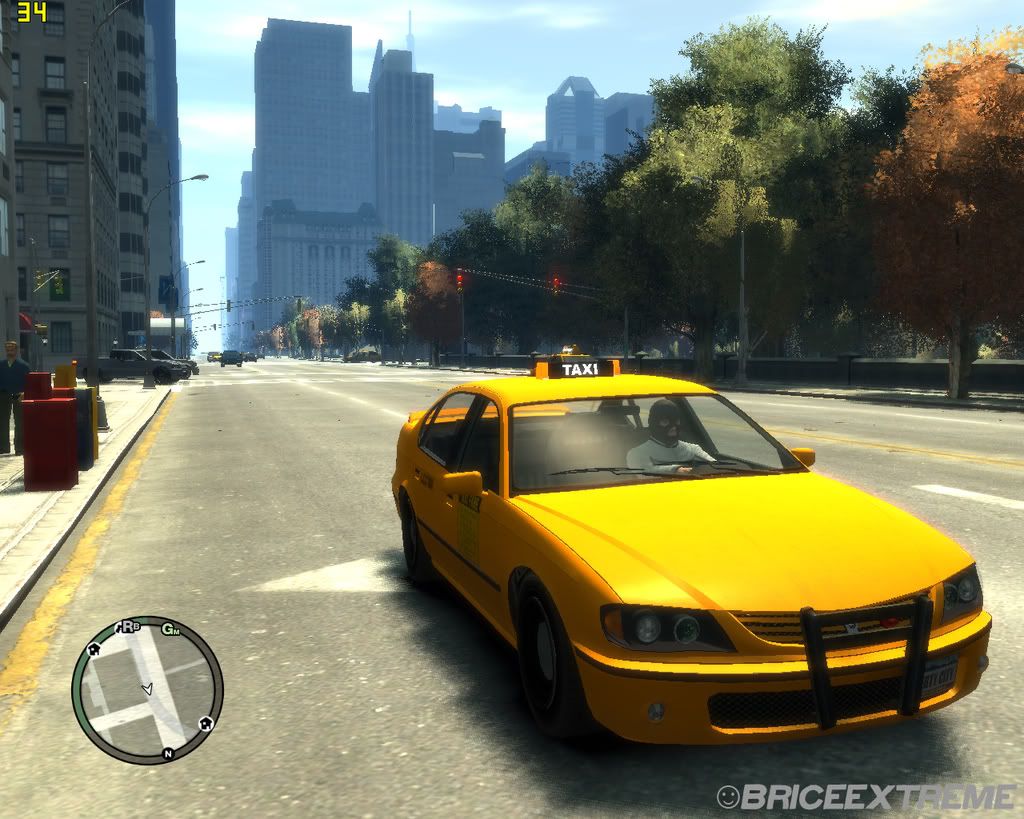Screen dimensions: 1024x819
Task: Click the player arrow on the radar
Action: point(147,689)
